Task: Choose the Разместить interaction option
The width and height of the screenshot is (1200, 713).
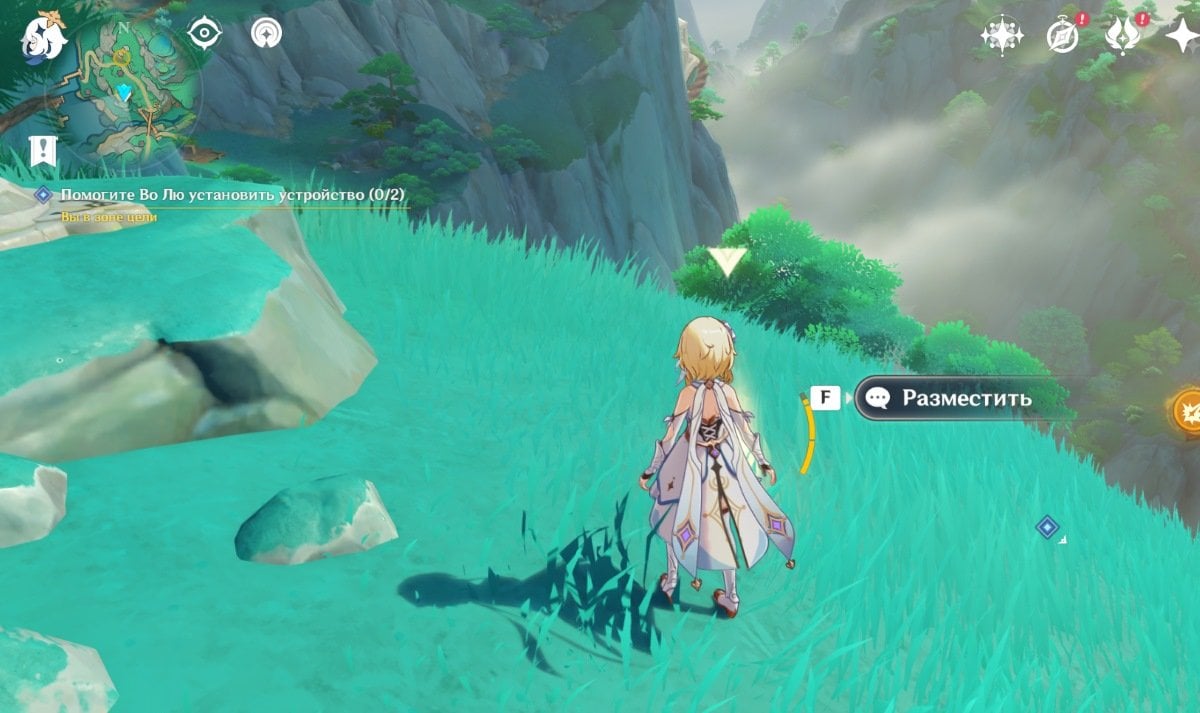Action: [x=965, y=398]
